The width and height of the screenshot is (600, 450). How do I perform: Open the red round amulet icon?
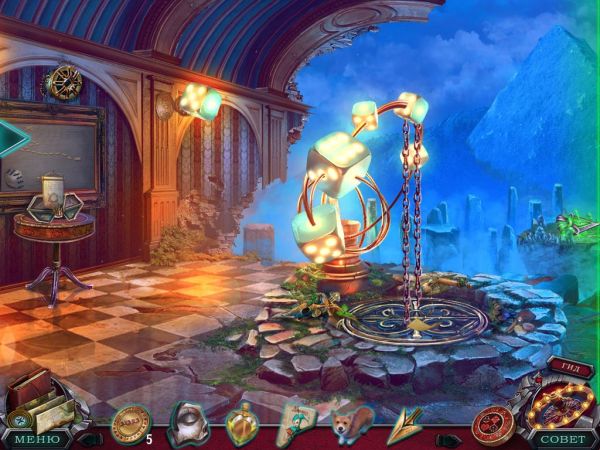point(493,423)
